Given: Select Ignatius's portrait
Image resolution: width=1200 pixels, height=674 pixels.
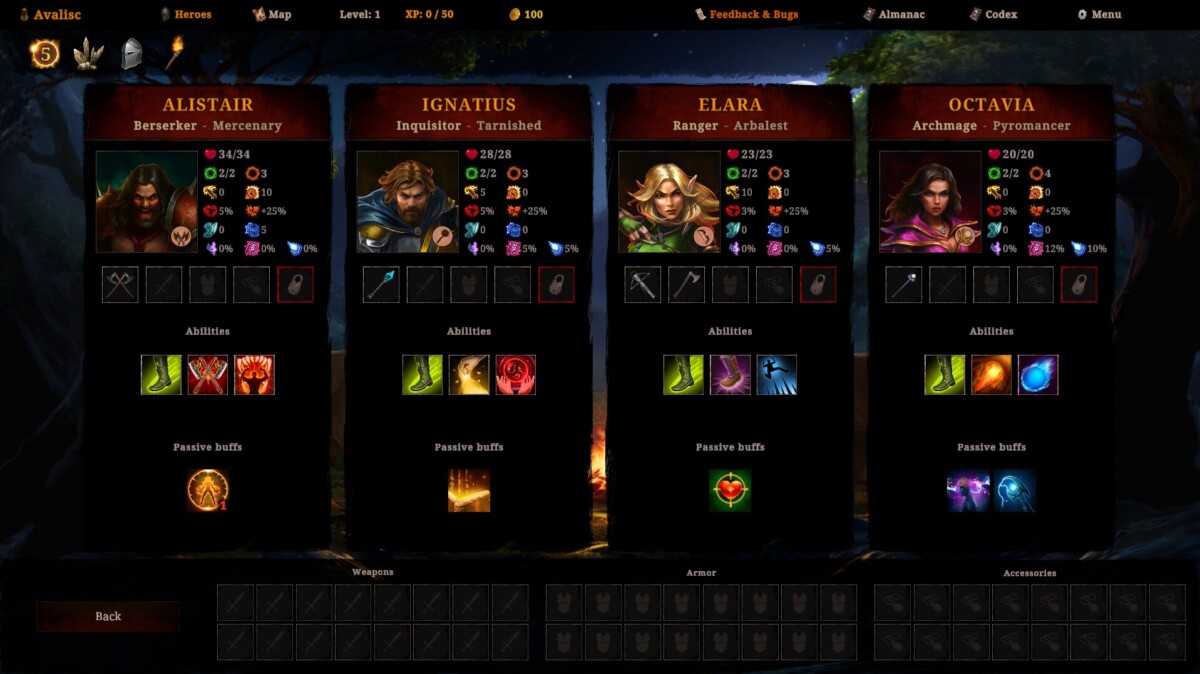Looking at the screenshot, I should tap(407, 202).
